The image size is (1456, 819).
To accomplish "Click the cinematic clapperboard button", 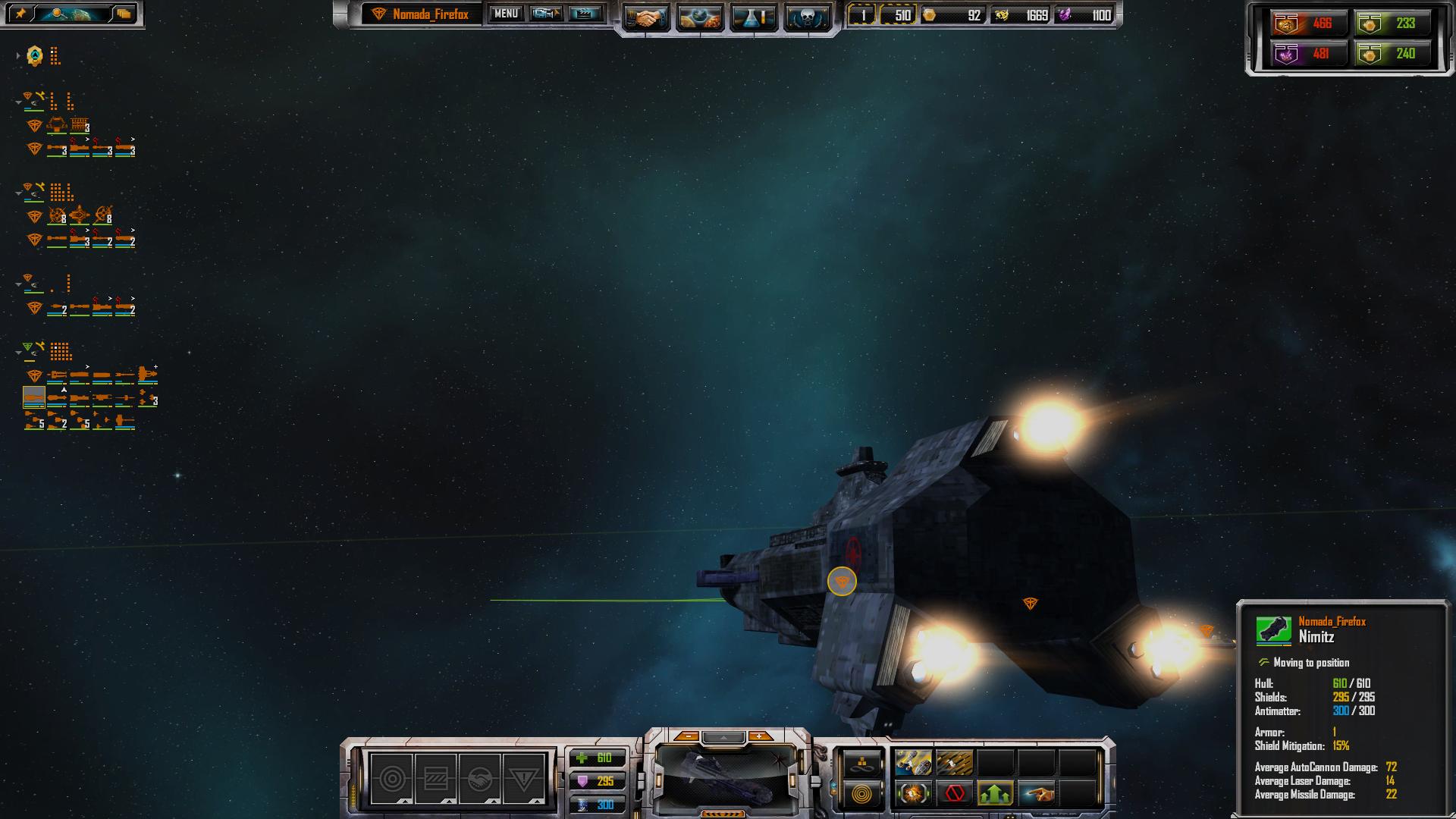I will click(585, 14).
